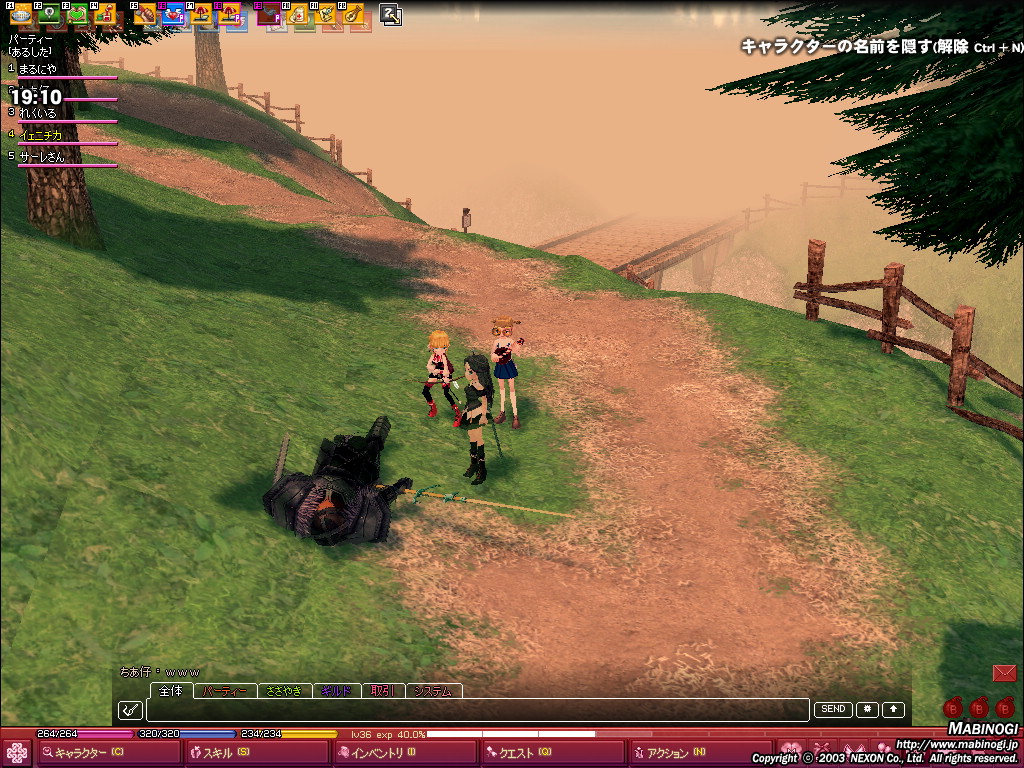
Task: Select the ささやき whisper tab
Action: 284,691
